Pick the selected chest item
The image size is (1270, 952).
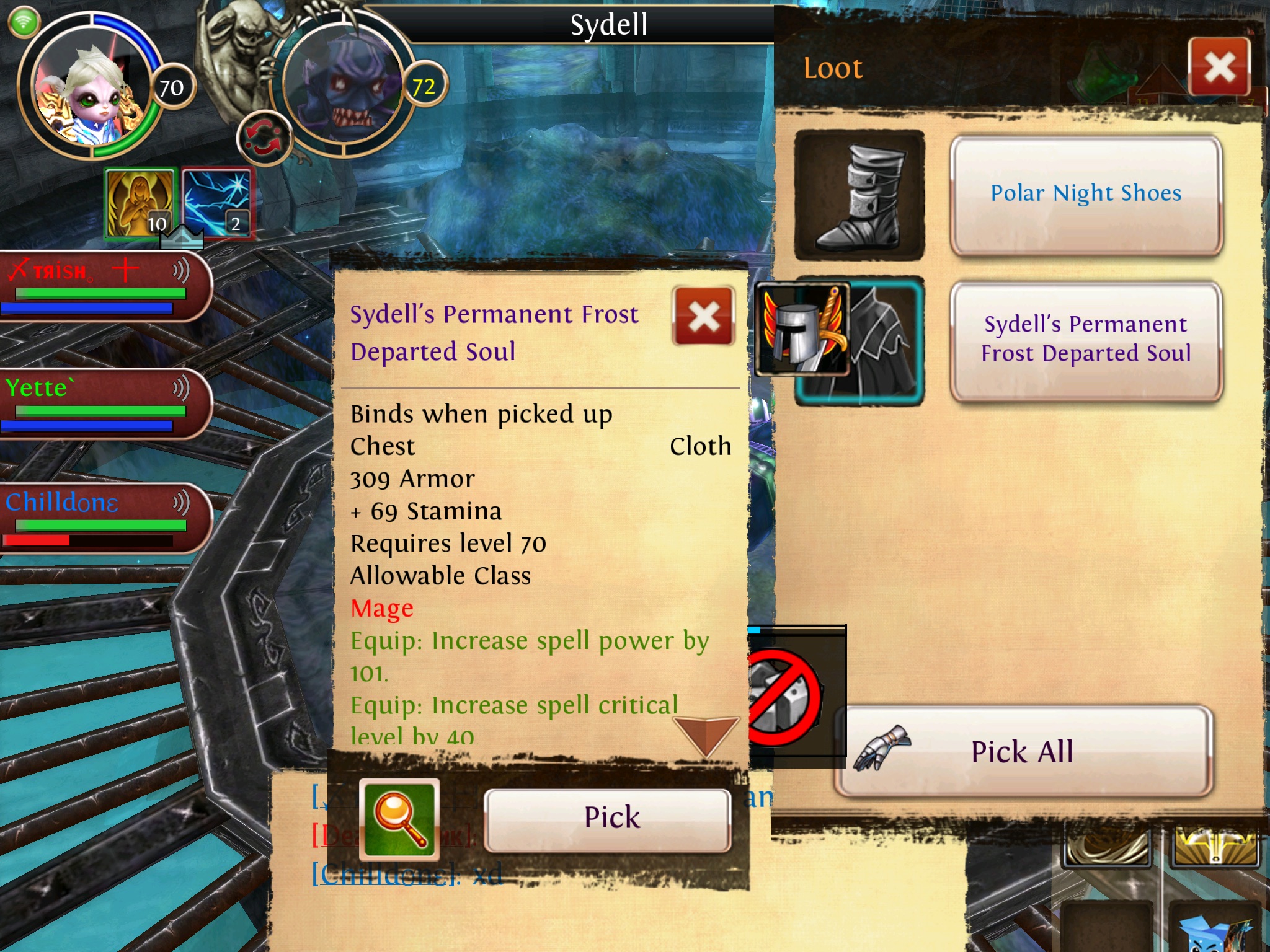[608, 818]
